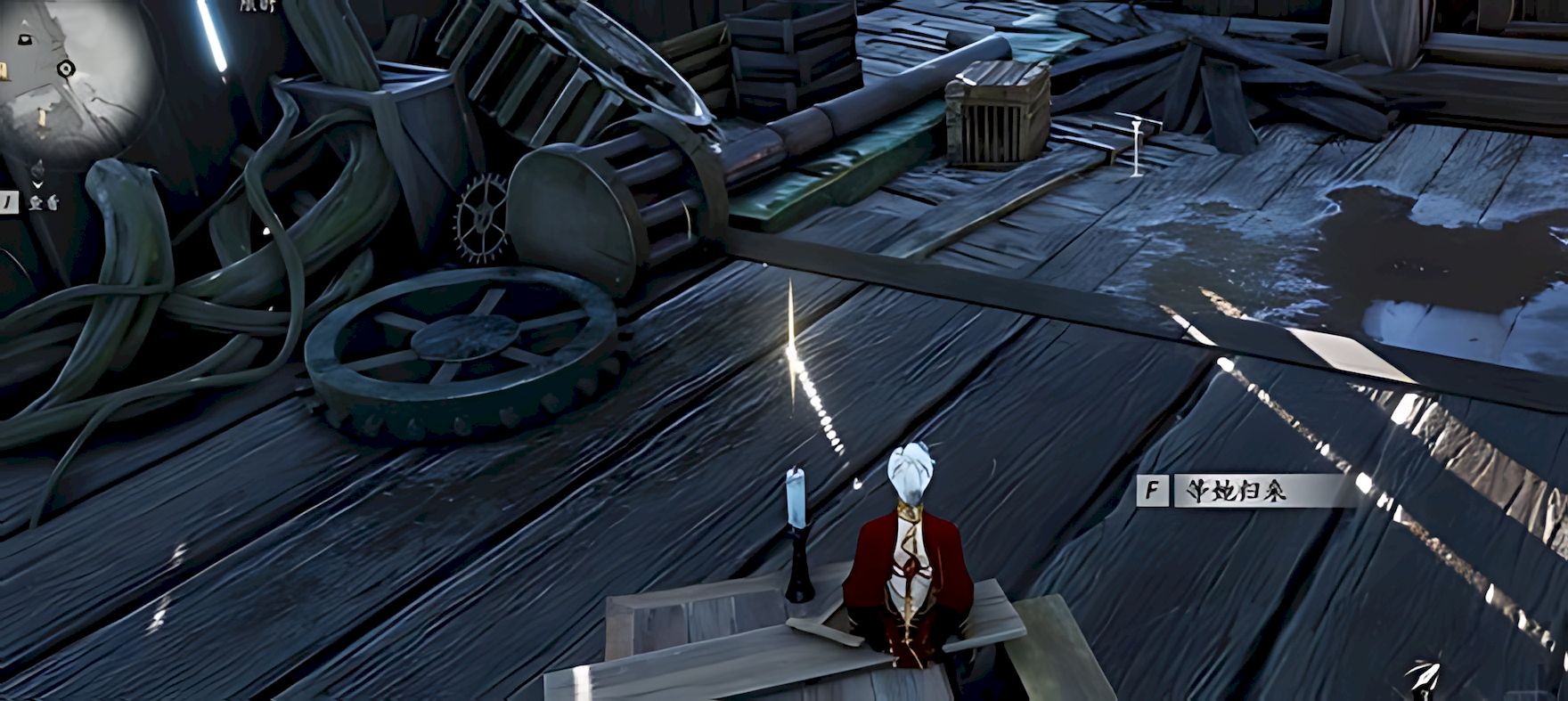Click the black ring marker on the minimap

tap(65, 69)
